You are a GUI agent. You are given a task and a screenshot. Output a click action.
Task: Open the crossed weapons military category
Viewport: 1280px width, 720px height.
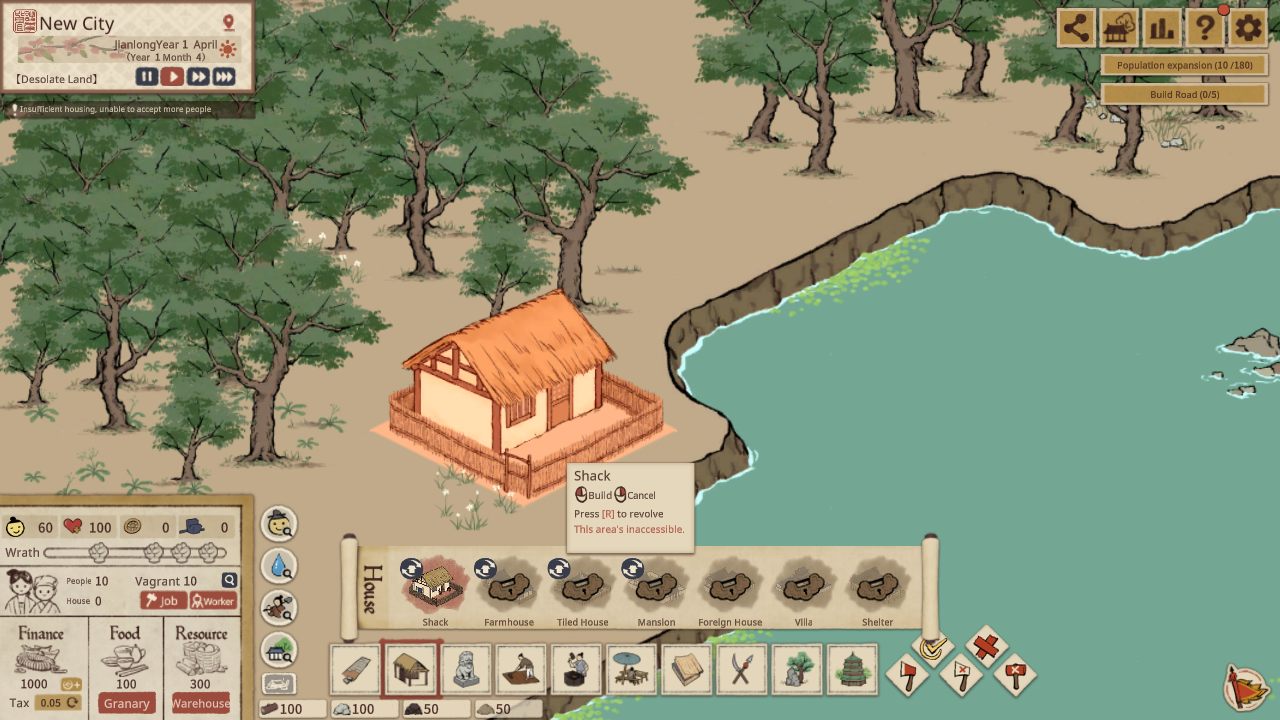point(741,670)
